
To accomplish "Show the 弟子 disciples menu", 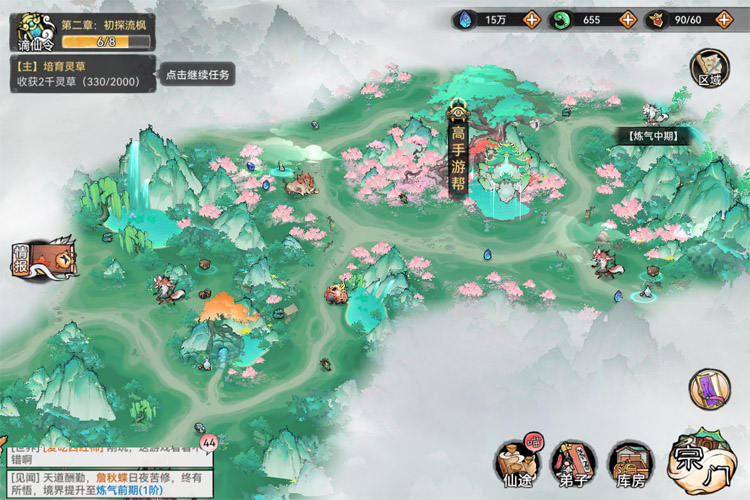I will 573,460.
